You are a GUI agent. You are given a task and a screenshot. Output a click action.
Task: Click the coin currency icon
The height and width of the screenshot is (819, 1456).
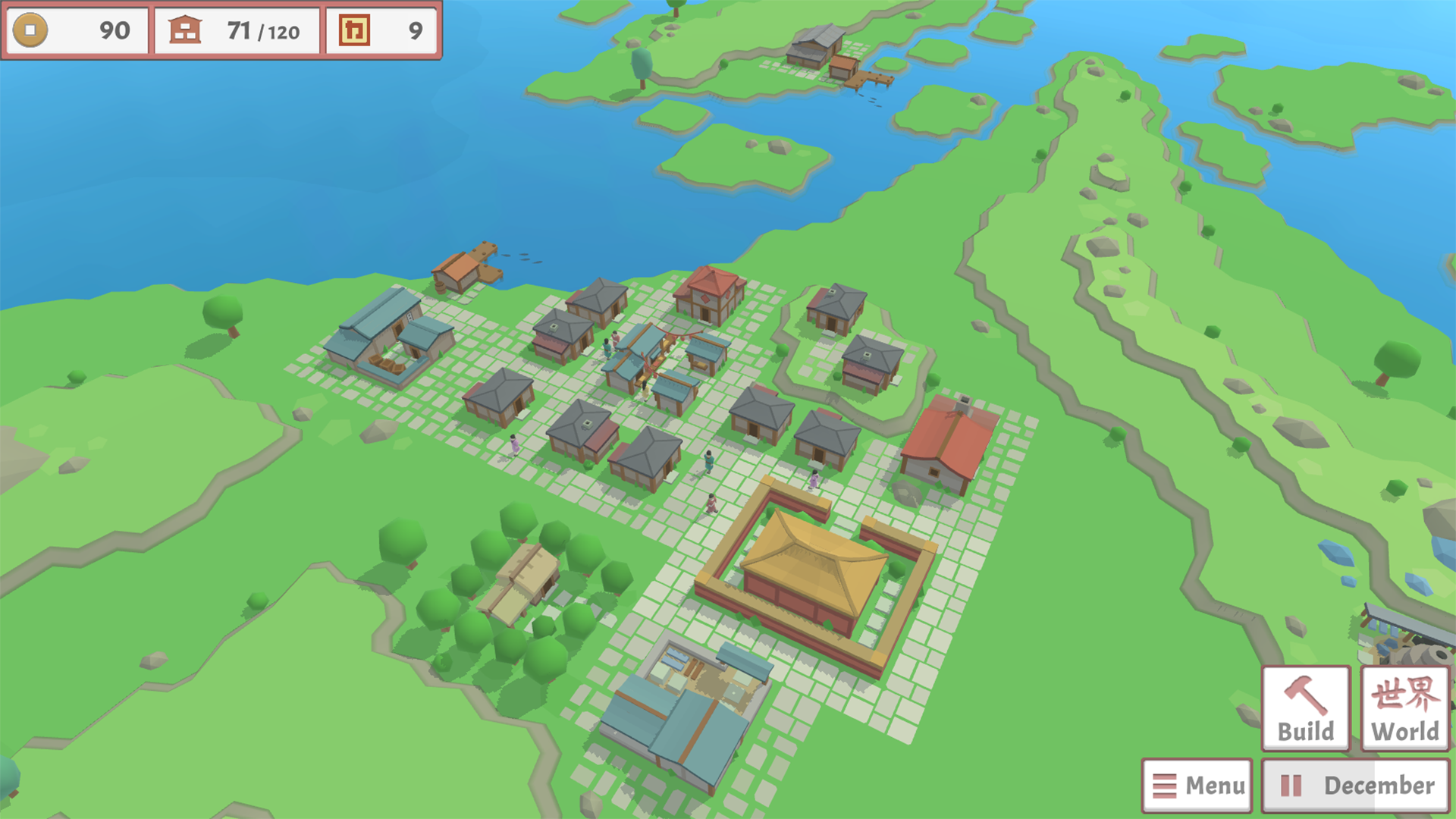coord(32,31)
